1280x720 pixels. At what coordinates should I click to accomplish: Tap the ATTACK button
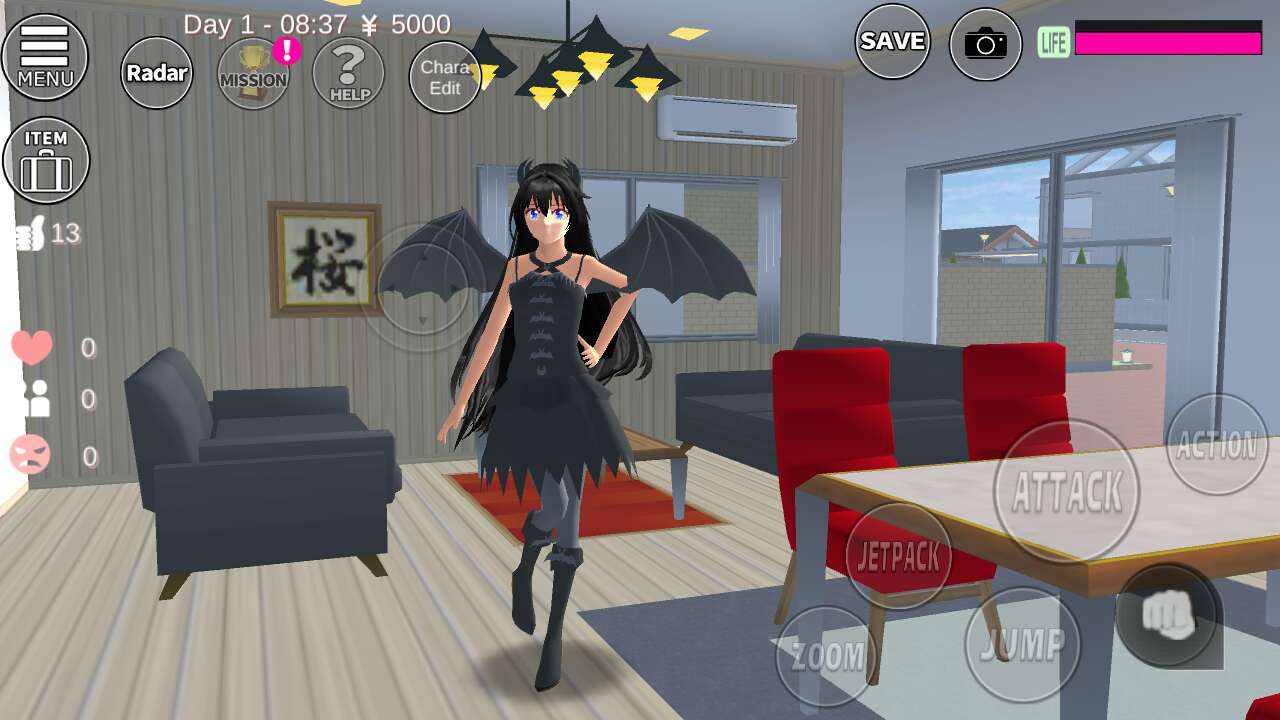(1067, 492)
